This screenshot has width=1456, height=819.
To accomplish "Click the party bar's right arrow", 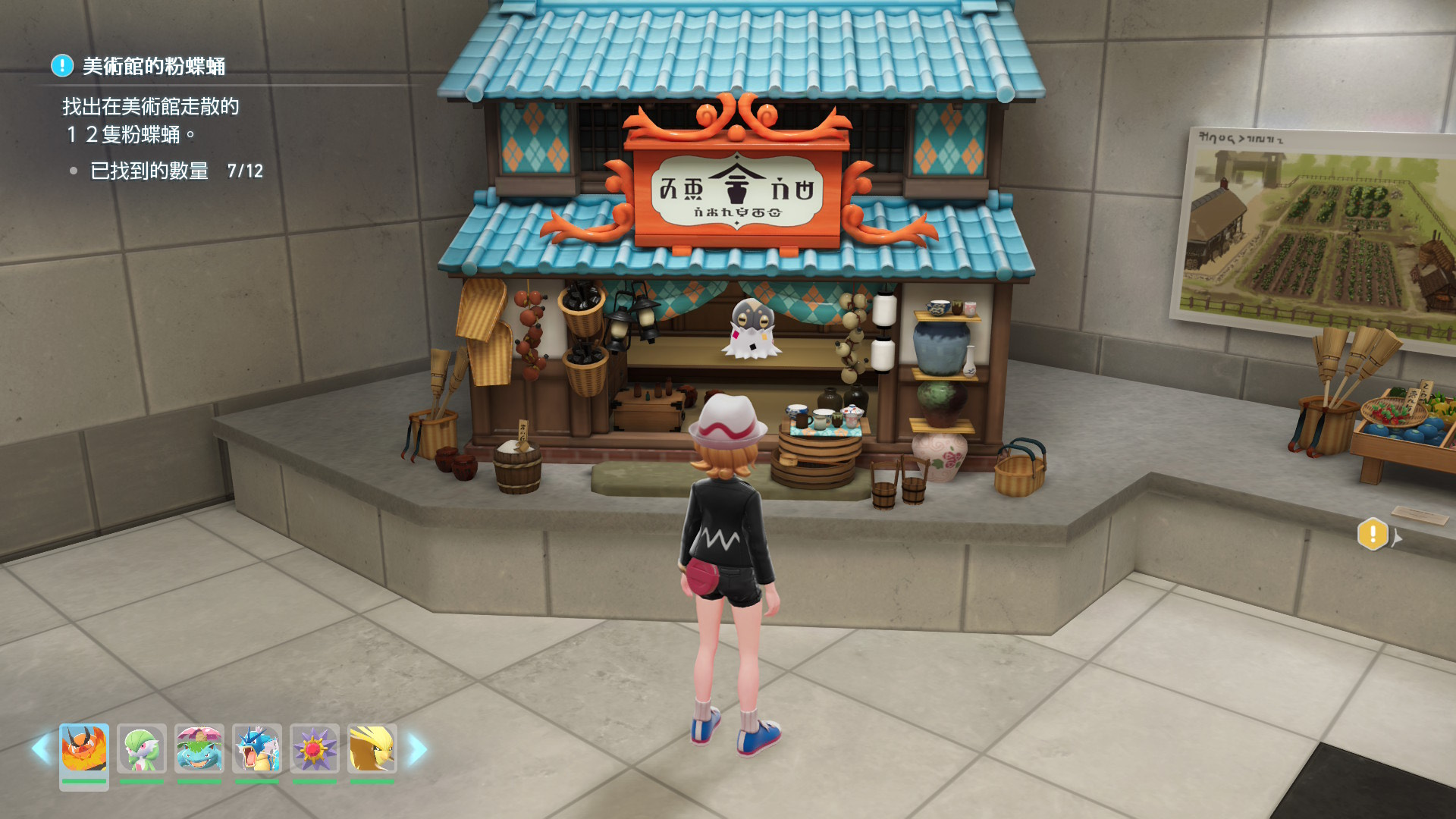I will tap(417, 749).
